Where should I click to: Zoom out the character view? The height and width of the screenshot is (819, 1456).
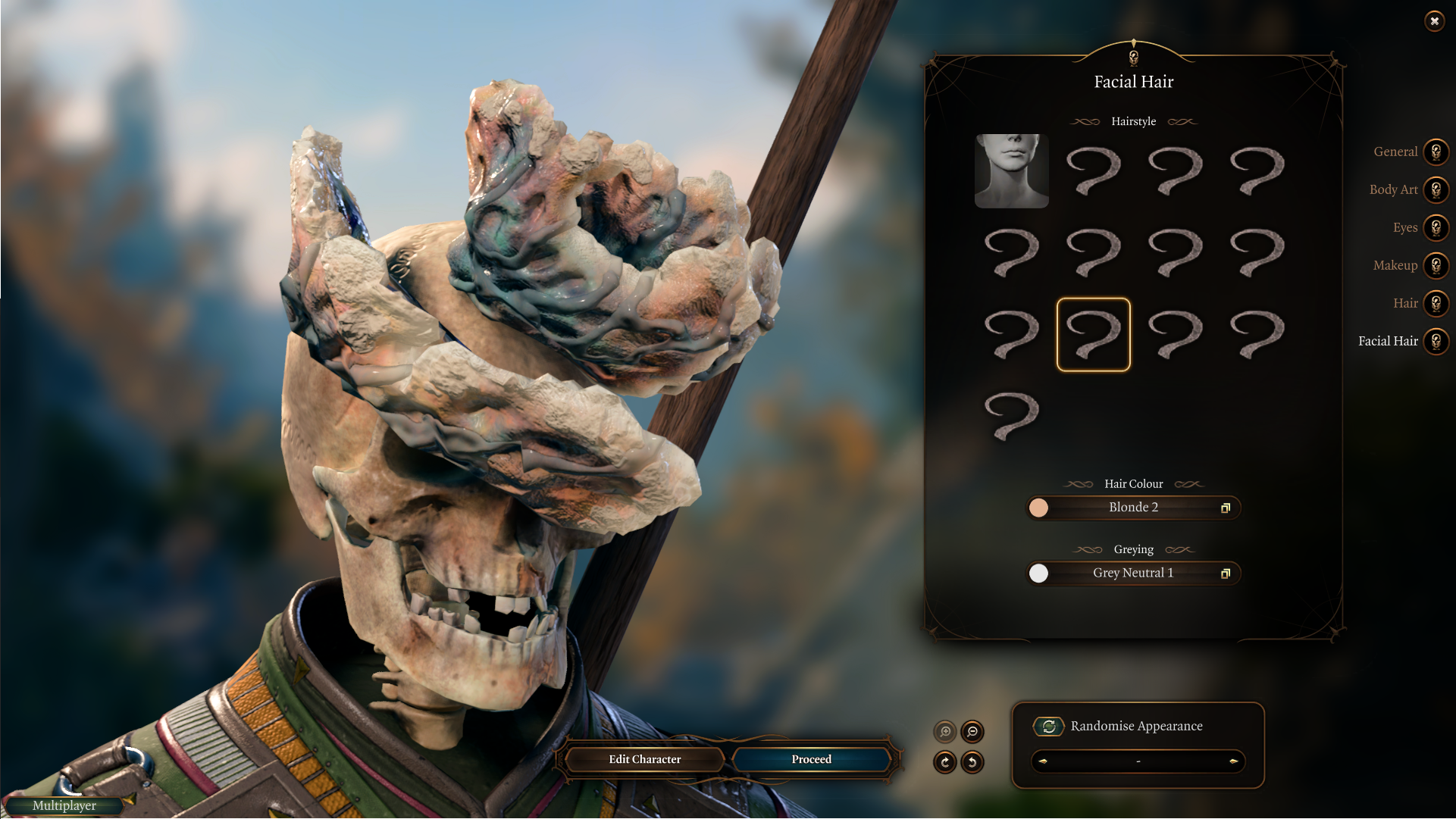click(972, 732)
